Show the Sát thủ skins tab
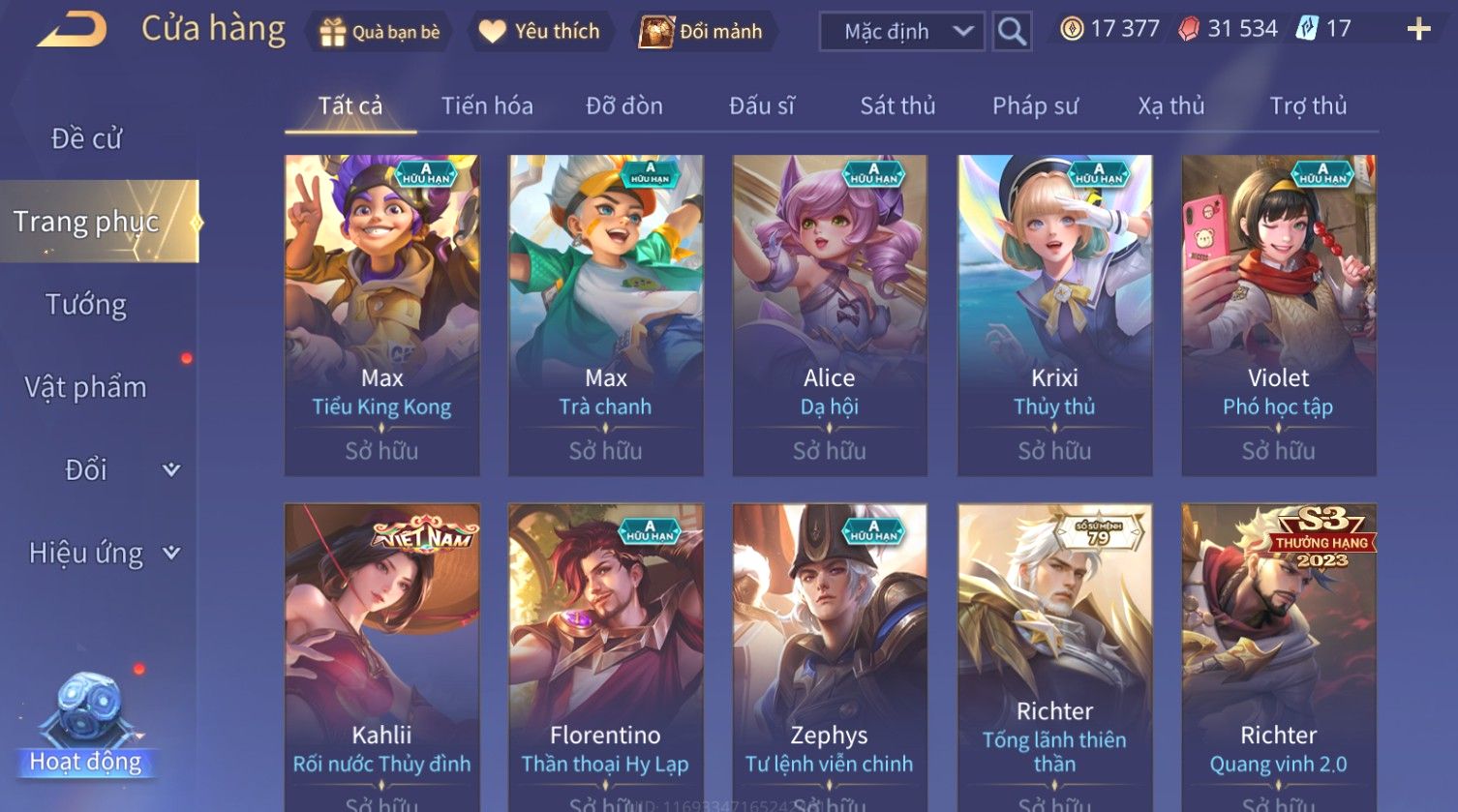 tap(897, 105)
